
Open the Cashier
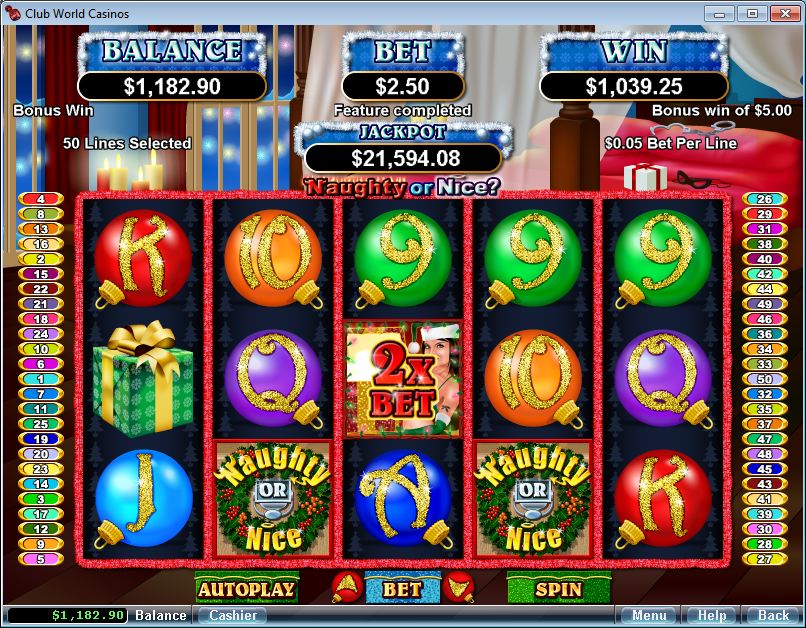tap(231, 615)
